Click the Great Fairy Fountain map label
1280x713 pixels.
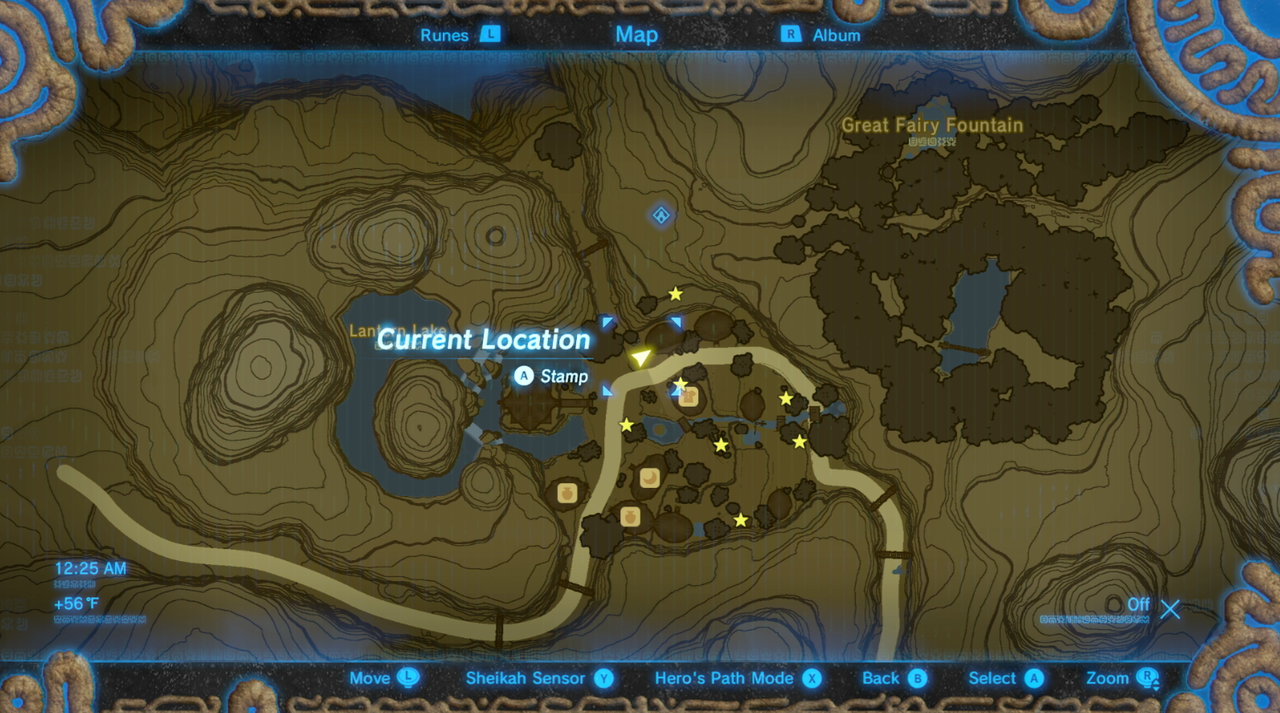[932, 126]
